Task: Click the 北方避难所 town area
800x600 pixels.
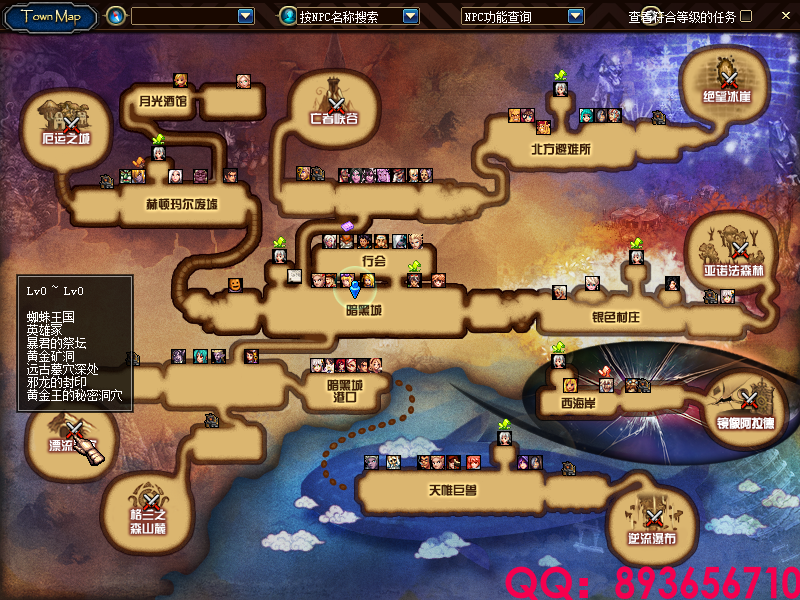Action: [561, 149]
